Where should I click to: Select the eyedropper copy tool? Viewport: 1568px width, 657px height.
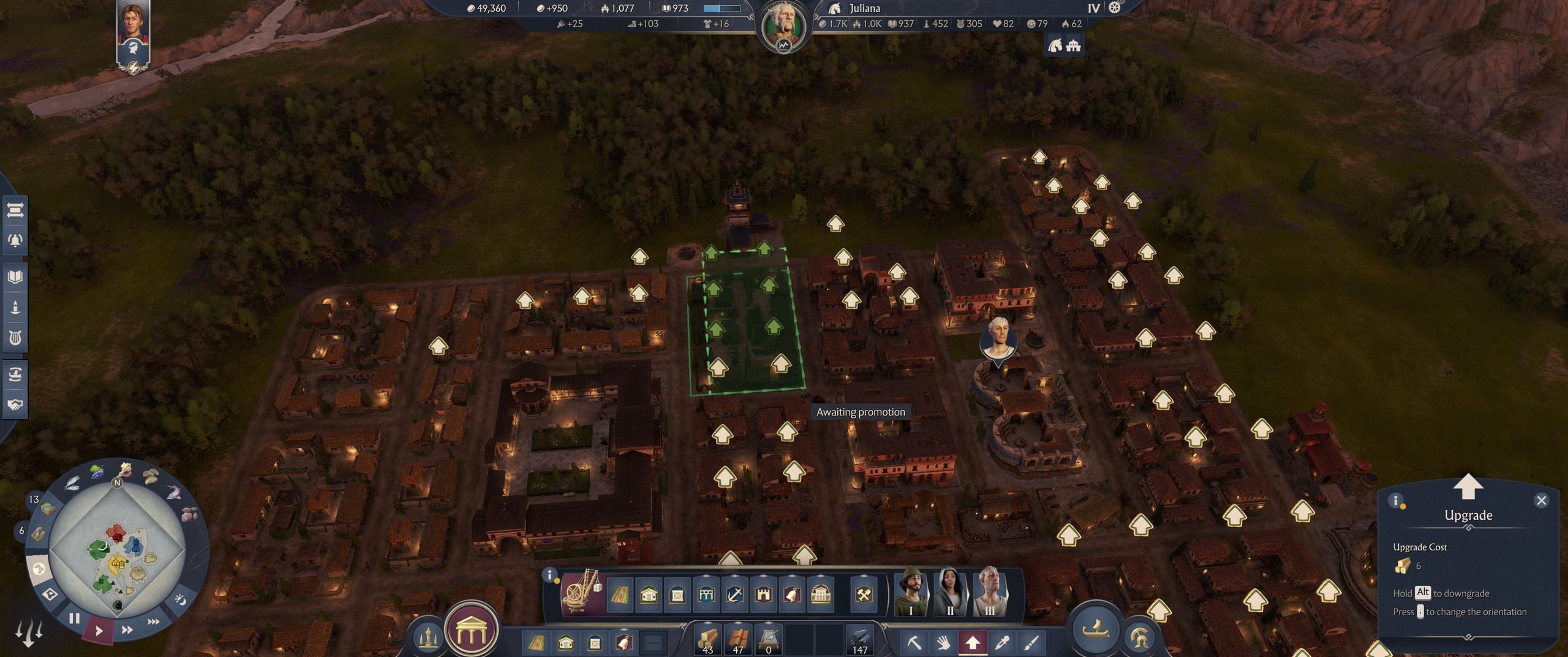pos(1002,642)
